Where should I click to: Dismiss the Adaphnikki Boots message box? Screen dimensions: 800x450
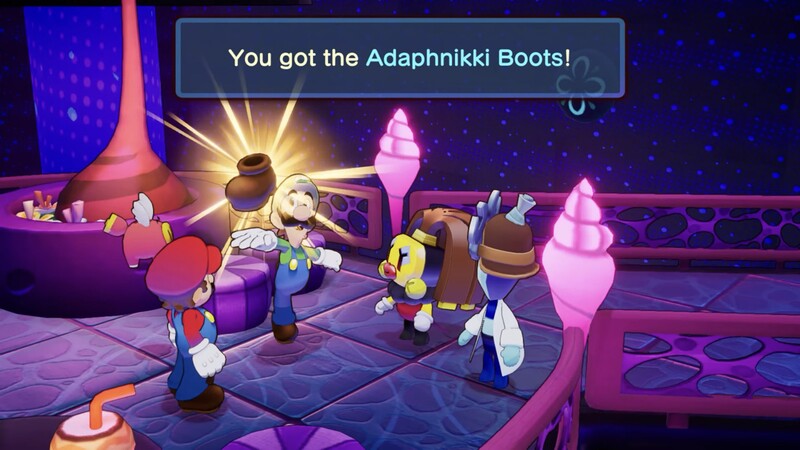pos(399,57)
